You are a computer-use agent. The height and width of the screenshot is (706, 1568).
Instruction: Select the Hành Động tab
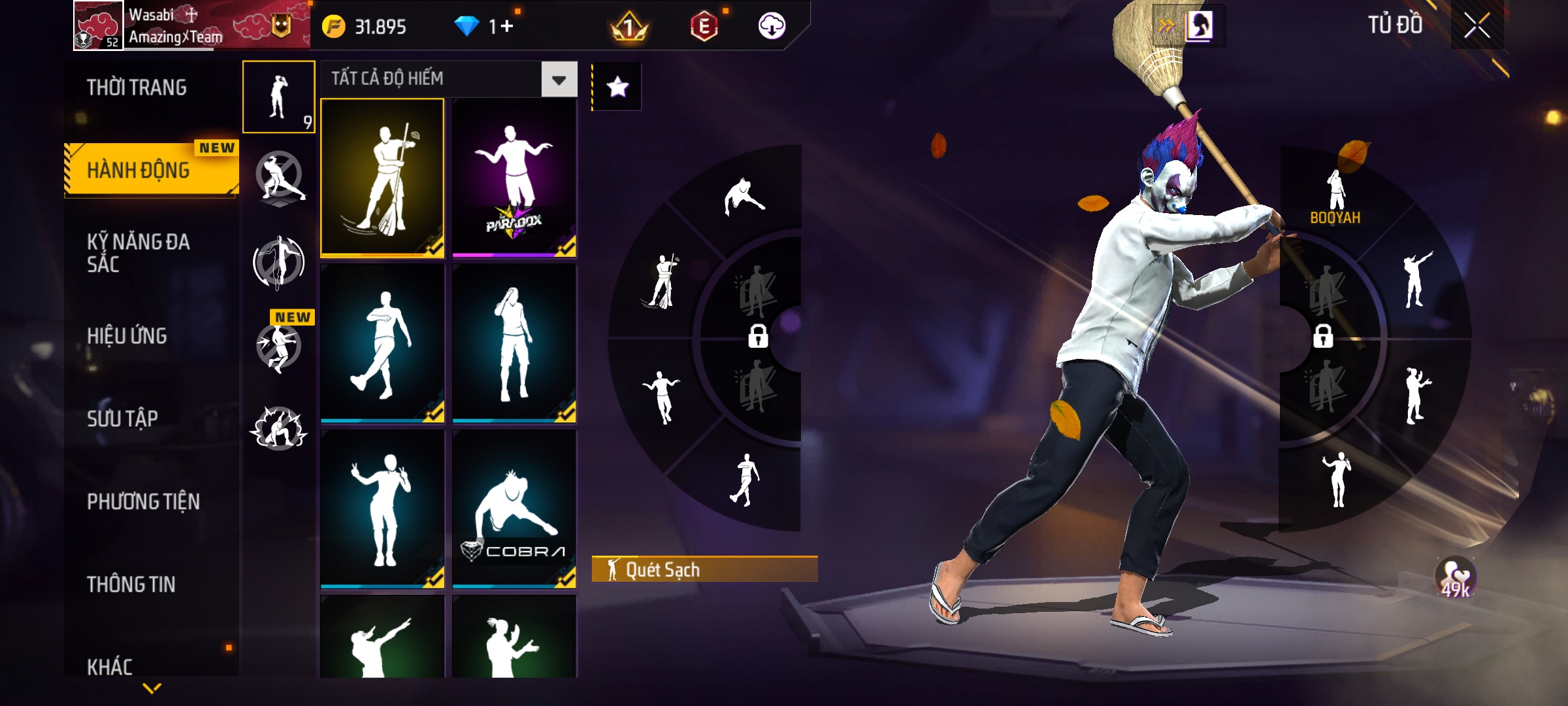tap(139, 170)
